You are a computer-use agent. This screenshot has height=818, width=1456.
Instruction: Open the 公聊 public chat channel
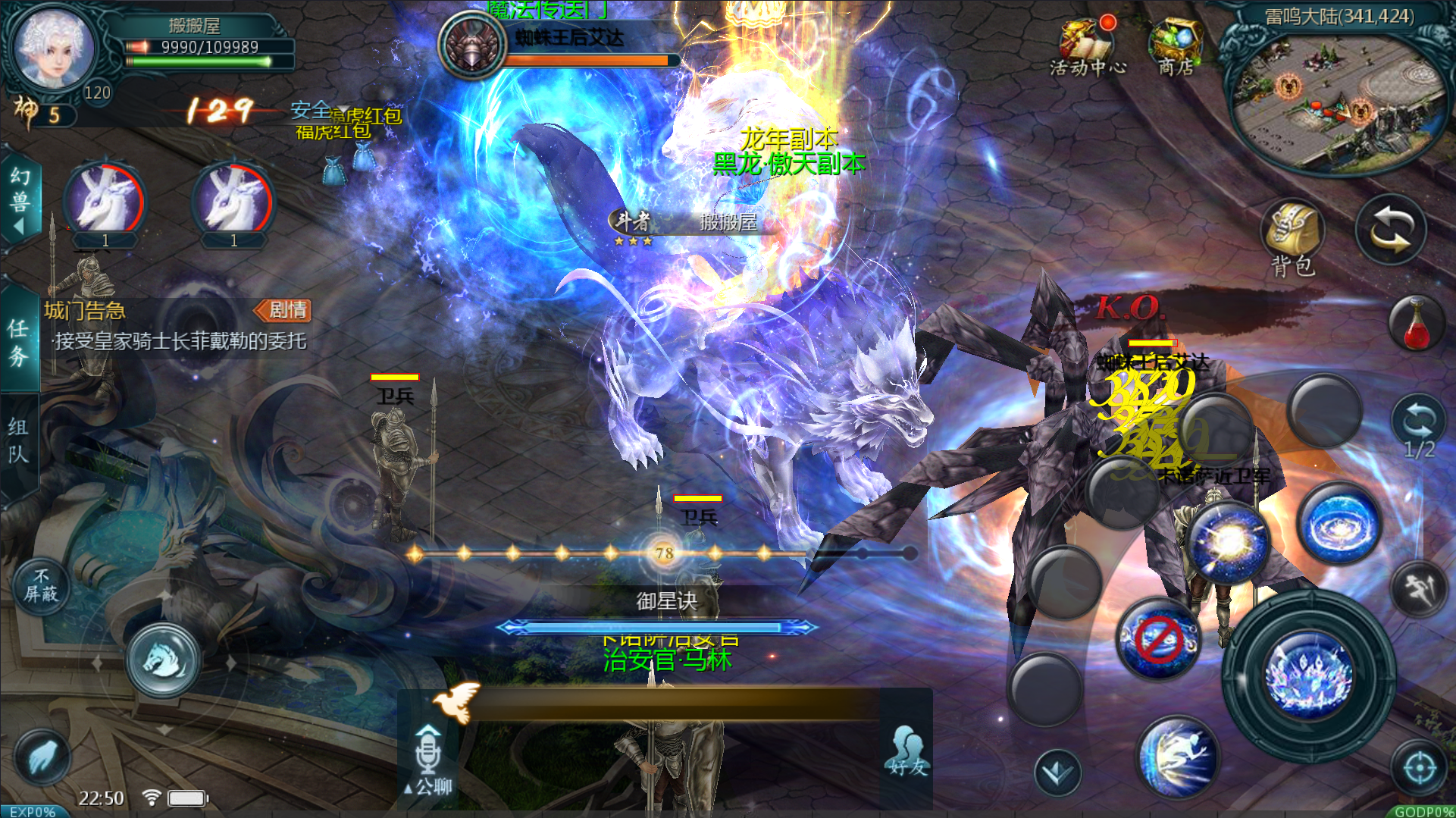pos(429,760)
